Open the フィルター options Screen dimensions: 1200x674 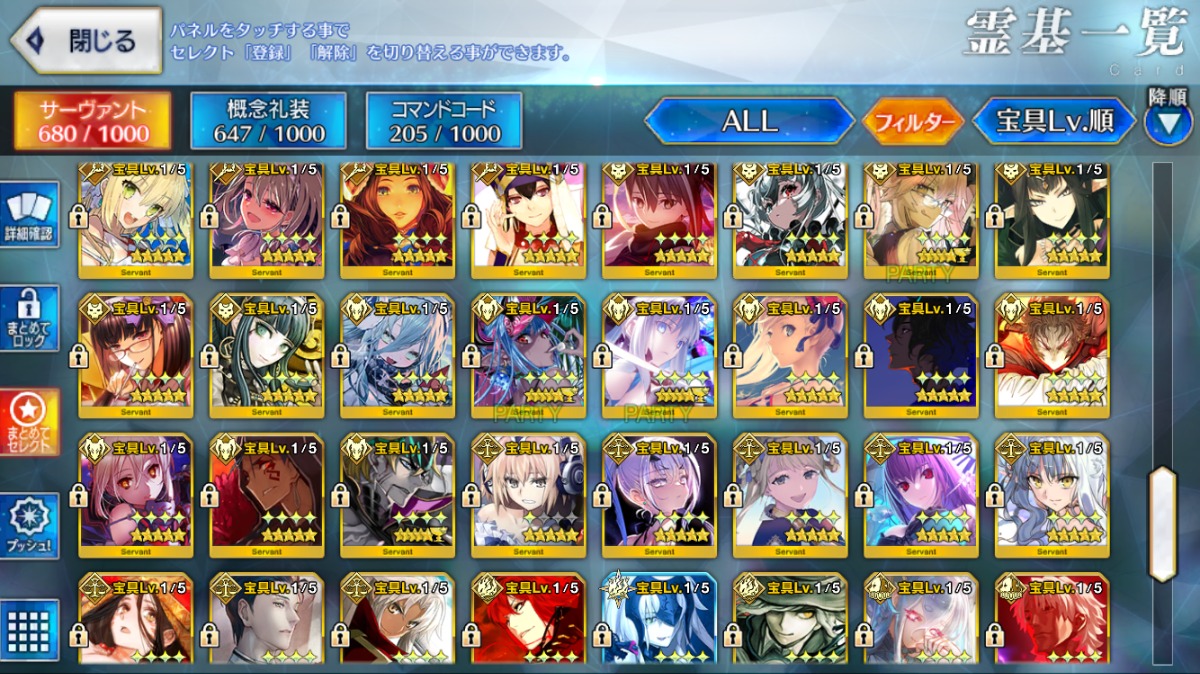point(913,122)
